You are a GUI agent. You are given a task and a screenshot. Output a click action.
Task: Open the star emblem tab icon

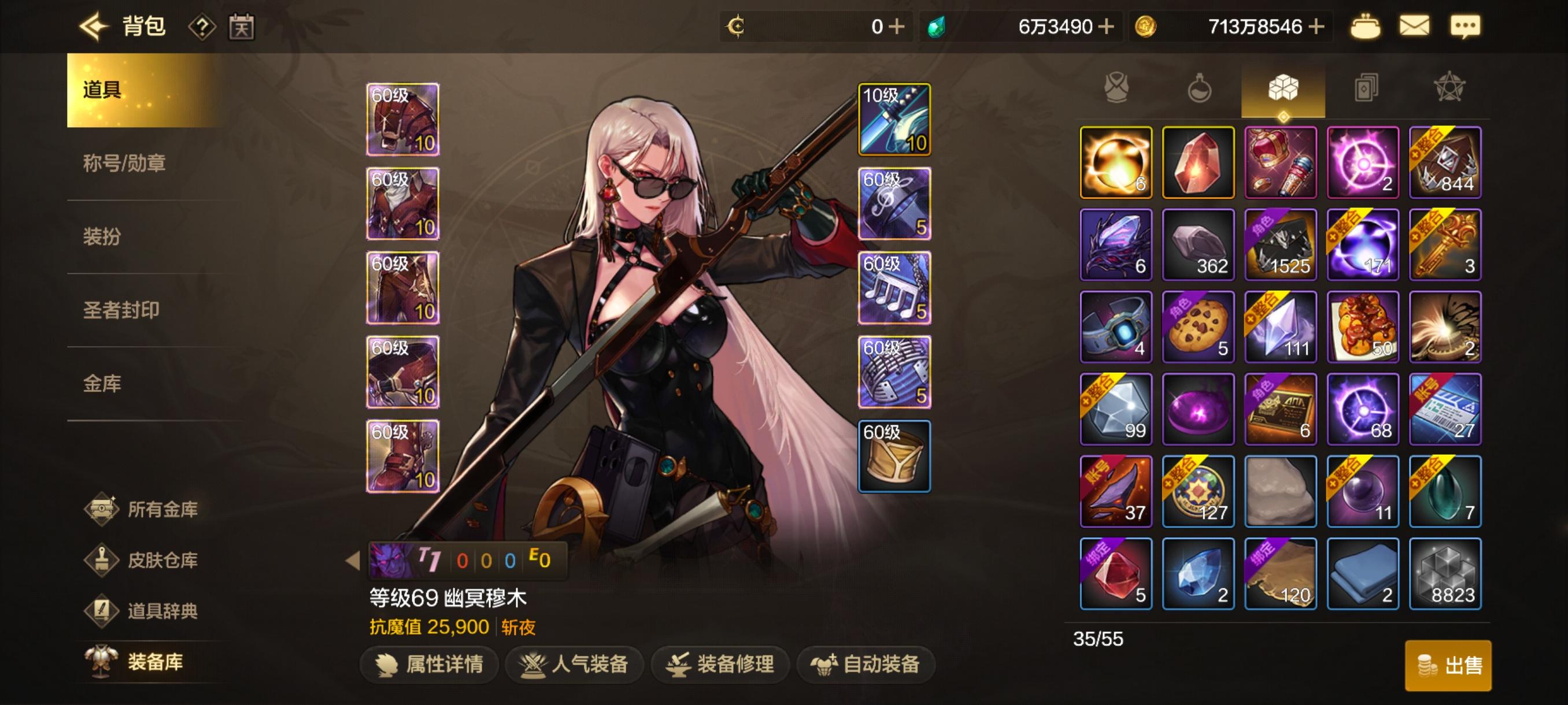pyautogui.click(x=1448, y=88)
